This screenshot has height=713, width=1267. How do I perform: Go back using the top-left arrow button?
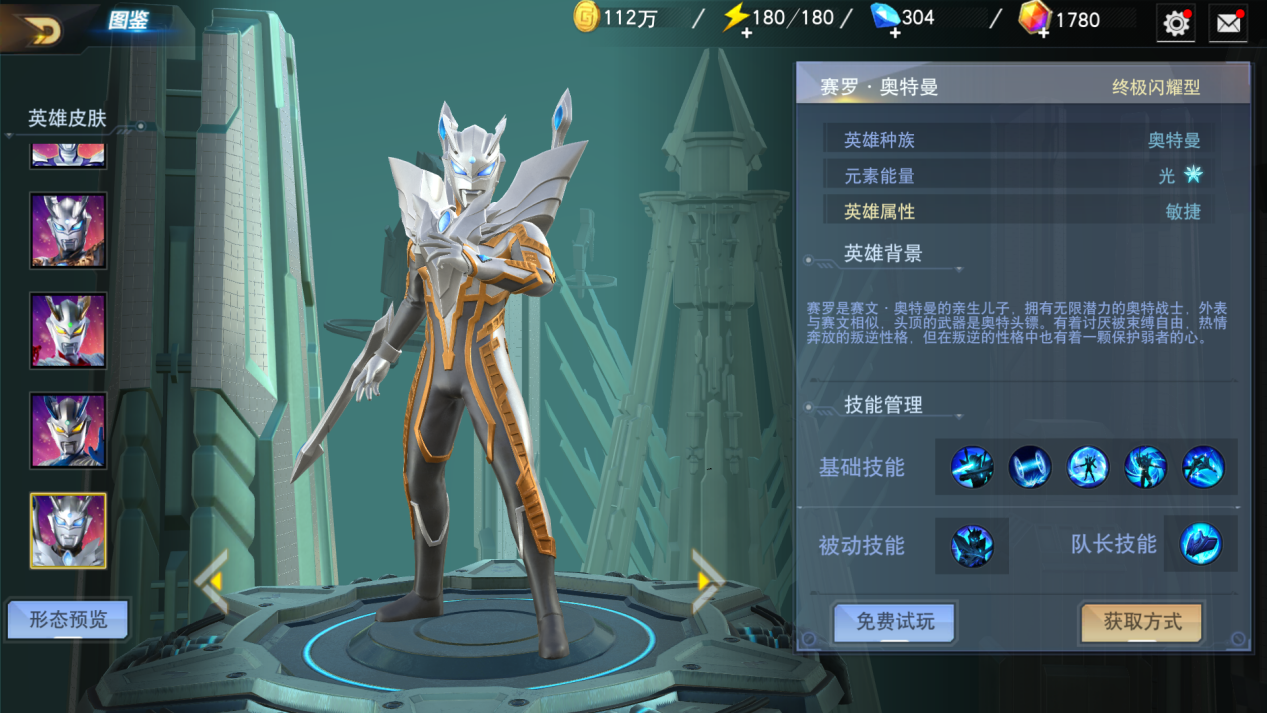[x=42, y=30]
